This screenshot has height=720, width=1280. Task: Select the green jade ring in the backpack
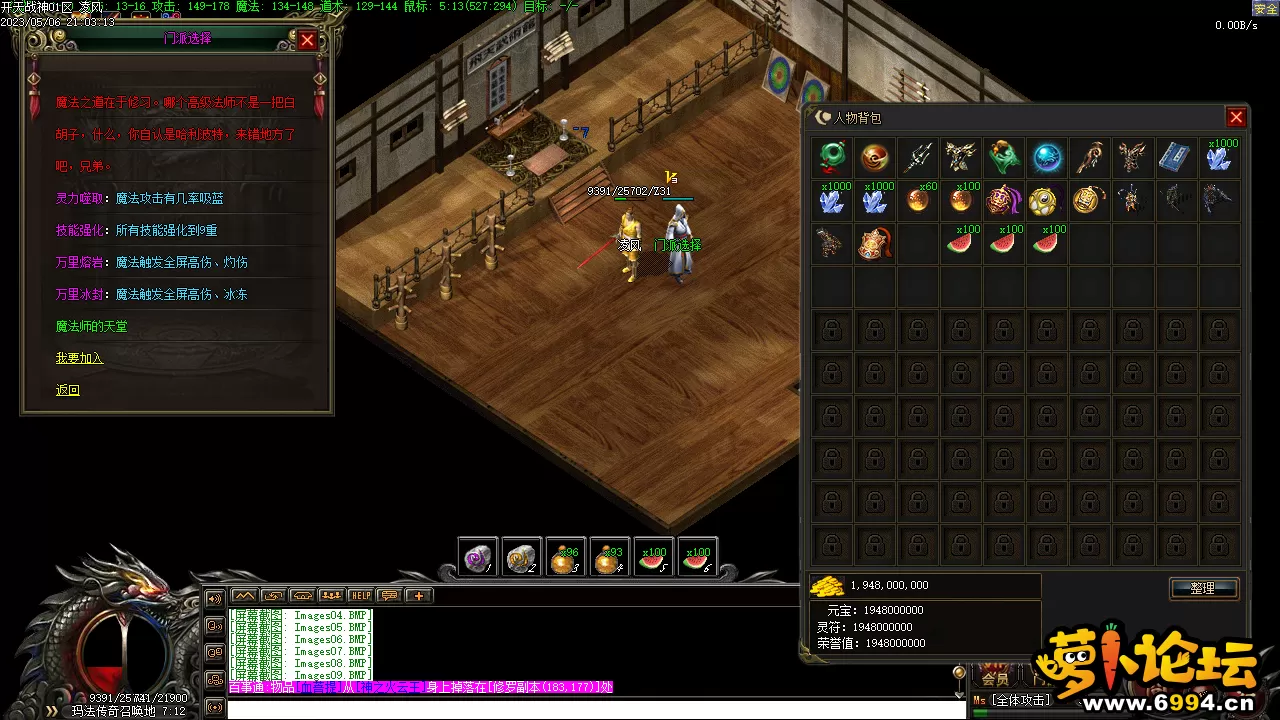832,157
